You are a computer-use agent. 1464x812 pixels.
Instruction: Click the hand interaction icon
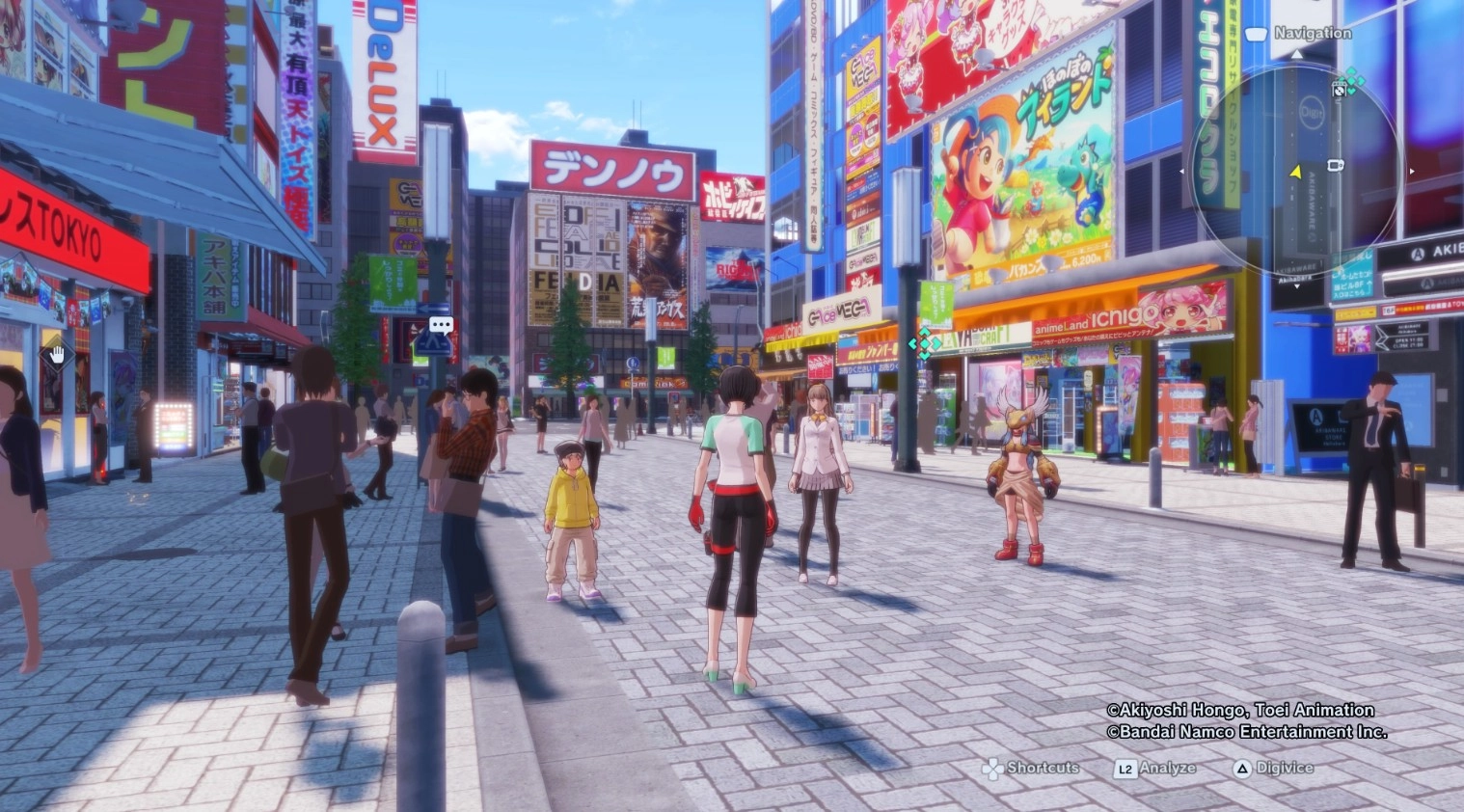pos(57,356)
